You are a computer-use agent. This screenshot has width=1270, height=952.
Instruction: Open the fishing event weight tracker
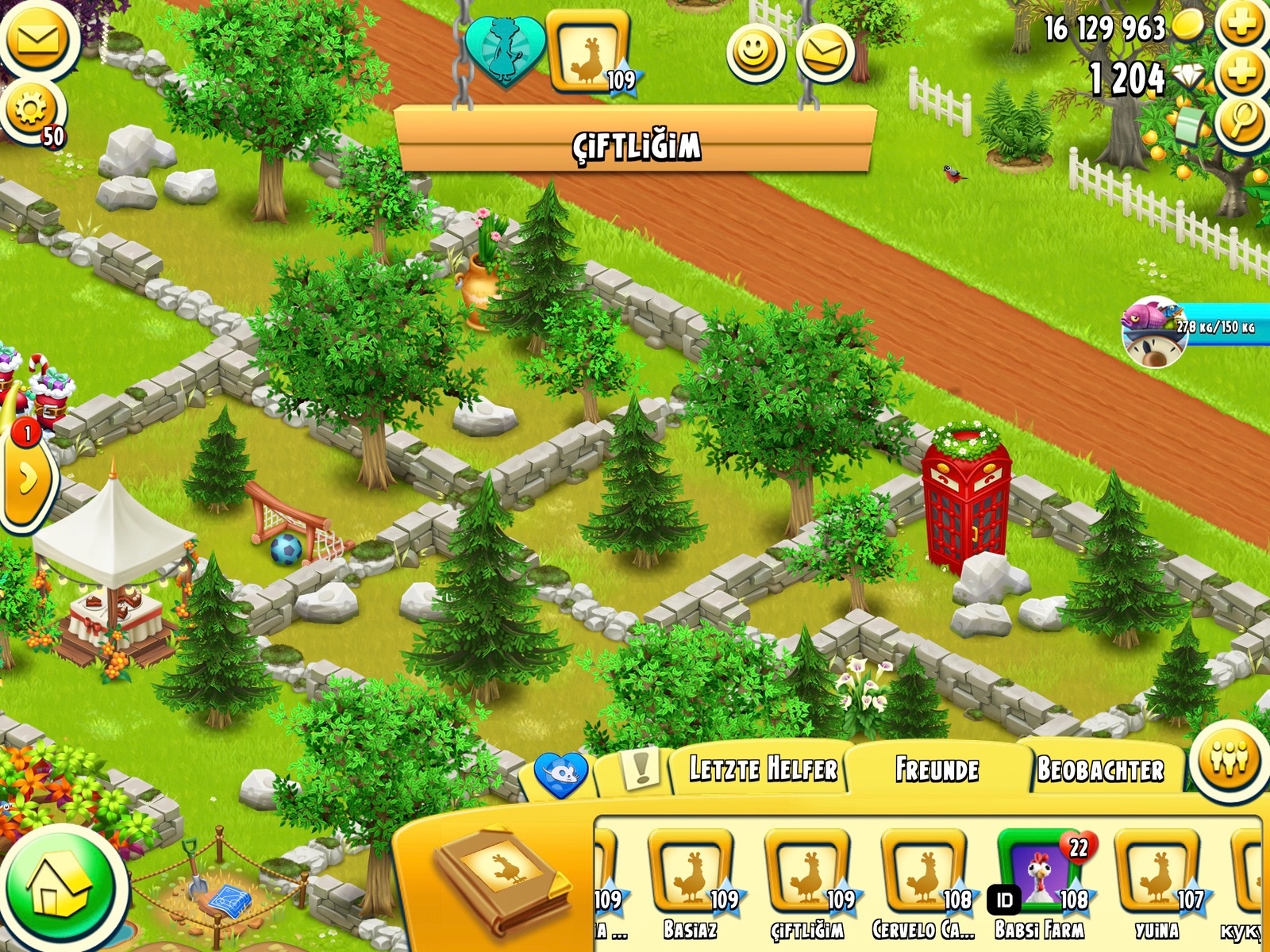tap(1191, 329)
